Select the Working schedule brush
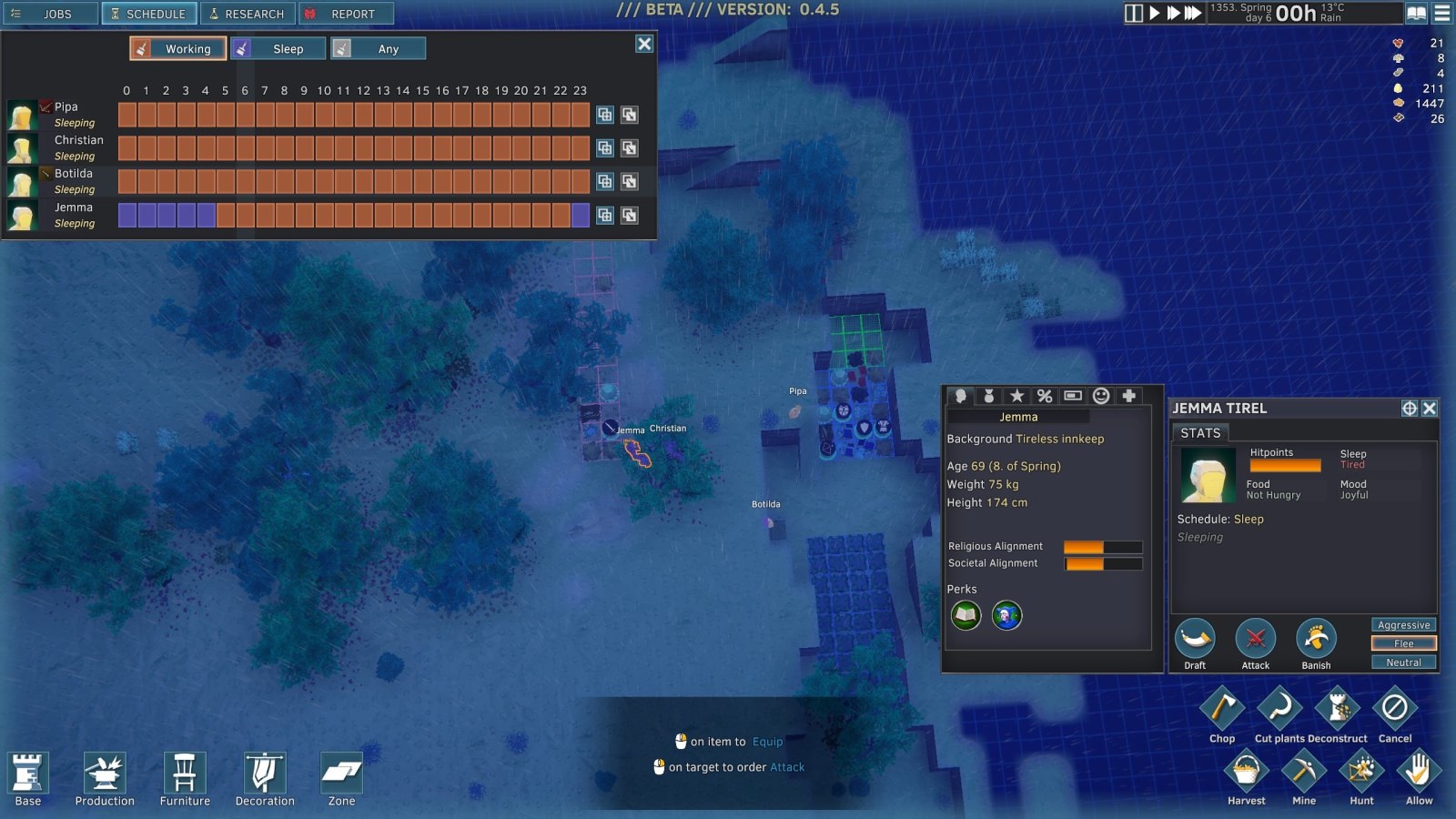This screenshot has width=1456, height=819. 177,49
